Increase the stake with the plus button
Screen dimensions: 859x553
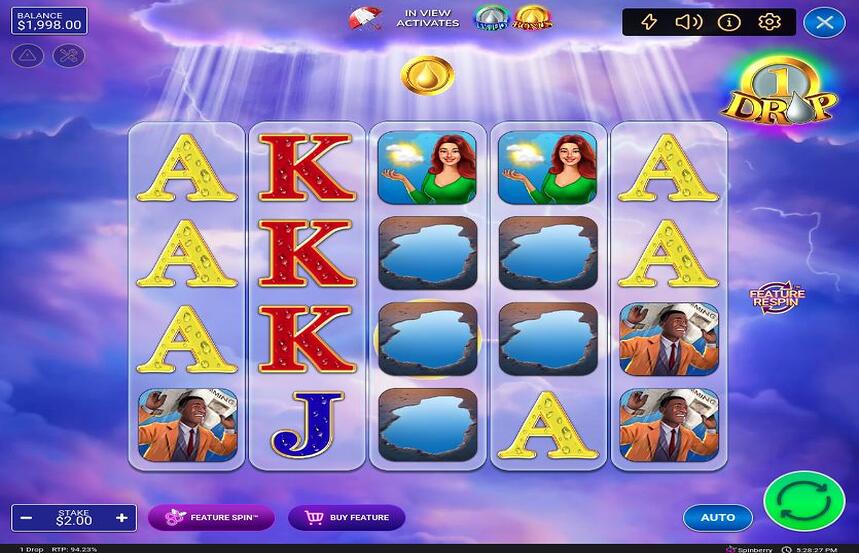(x=122, y=518)
